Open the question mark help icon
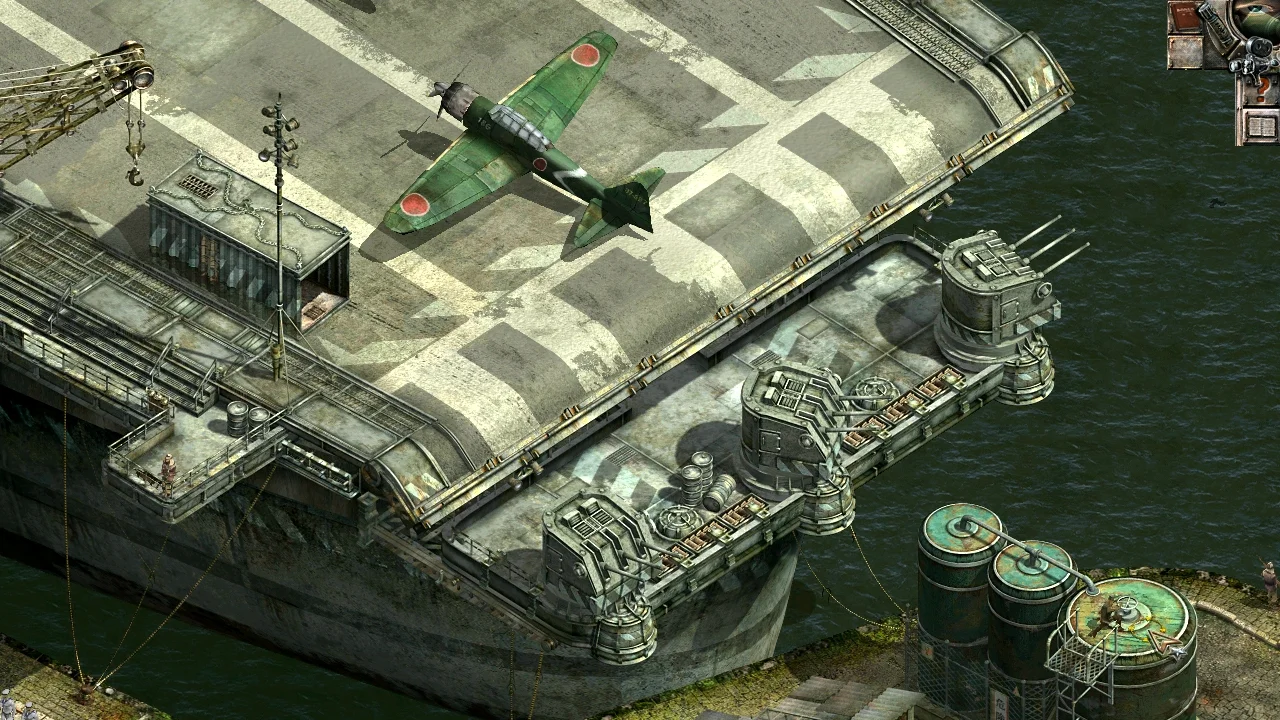The width and height of the screenshot is (1280, 720). point(1262,88)
